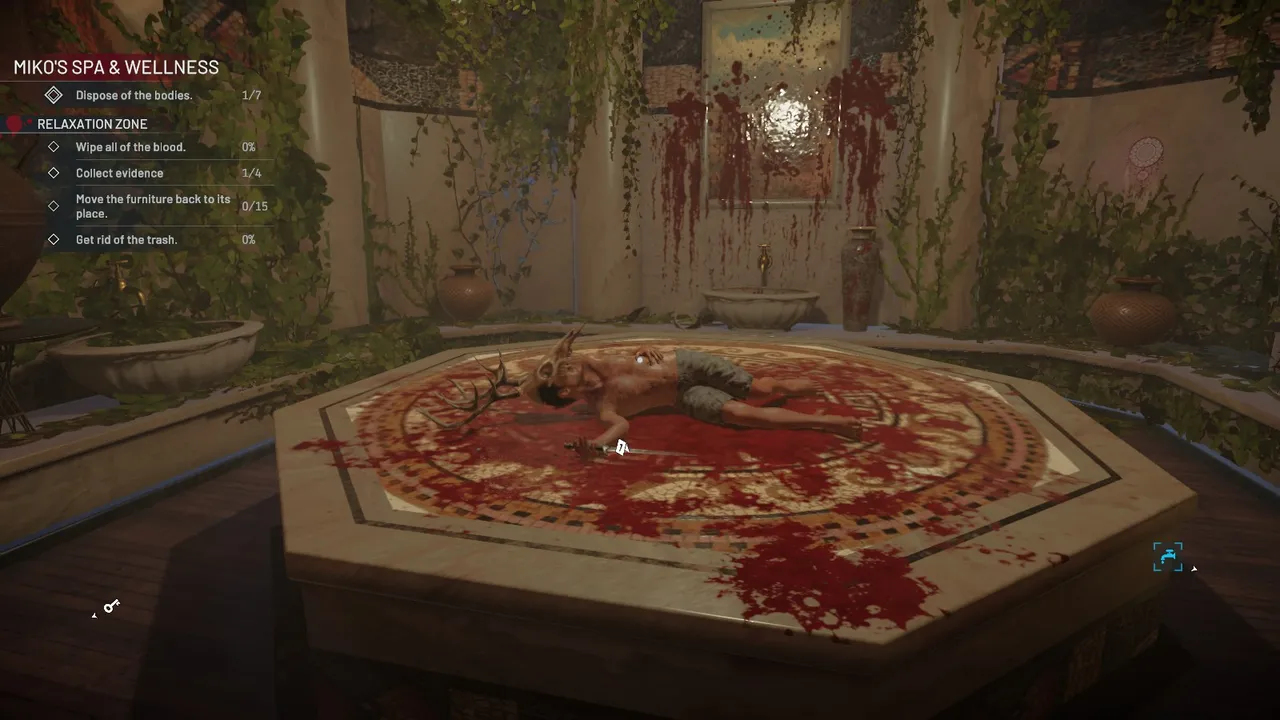Image resolution: width=1280 pixels, height=720 pixels.
Task: Click the filled diamond beside Dispose of the bodies
Action: pyautogui.click(x=54, y=94)
